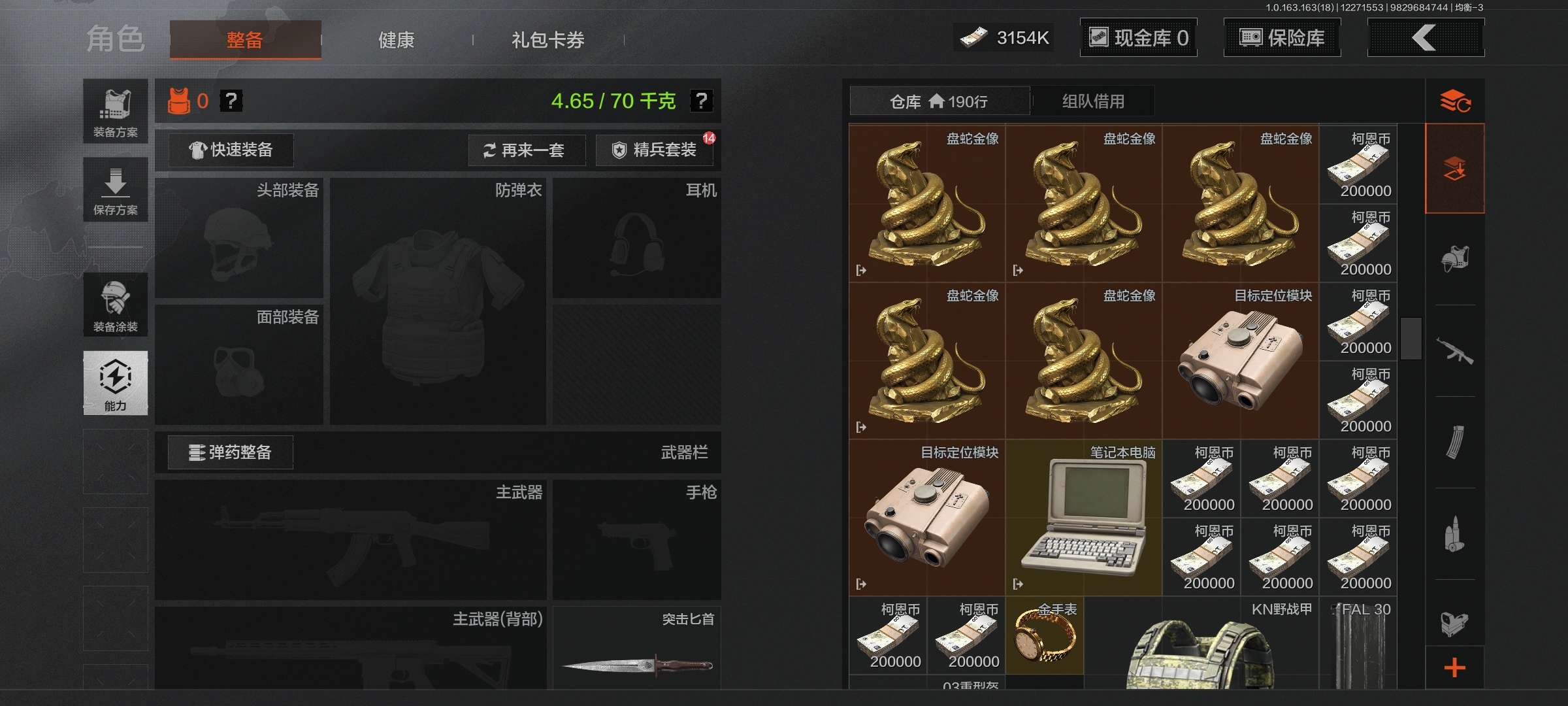Screen dimensions: 1568x706
Task: Click the 金手表 gold watch item
Action: coord(1045,634)
